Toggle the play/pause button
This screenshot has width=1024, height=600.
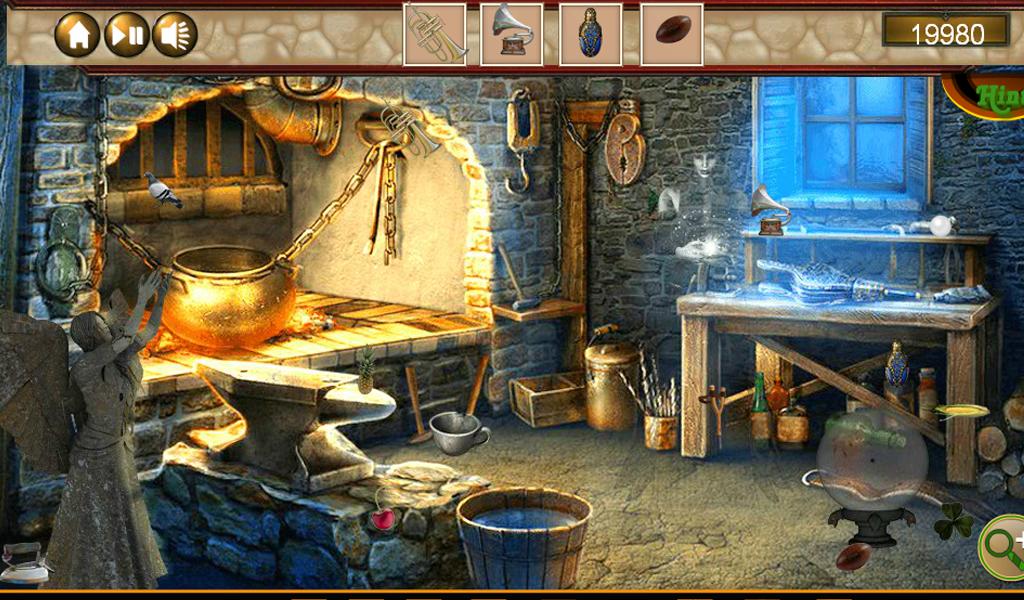pos(126,36)
